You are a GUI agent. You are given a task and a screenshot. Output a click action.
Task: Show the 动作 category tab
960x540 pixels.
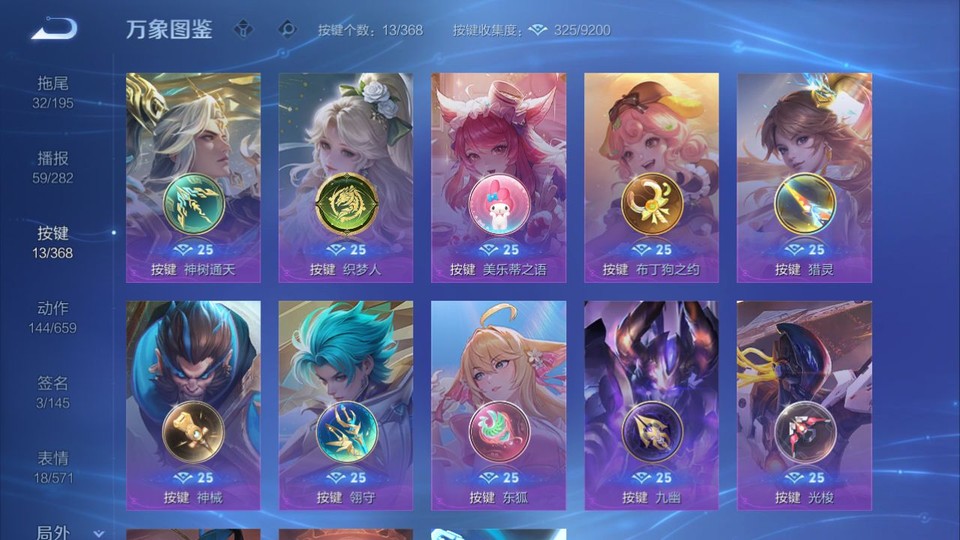click(x=53, y=317)
